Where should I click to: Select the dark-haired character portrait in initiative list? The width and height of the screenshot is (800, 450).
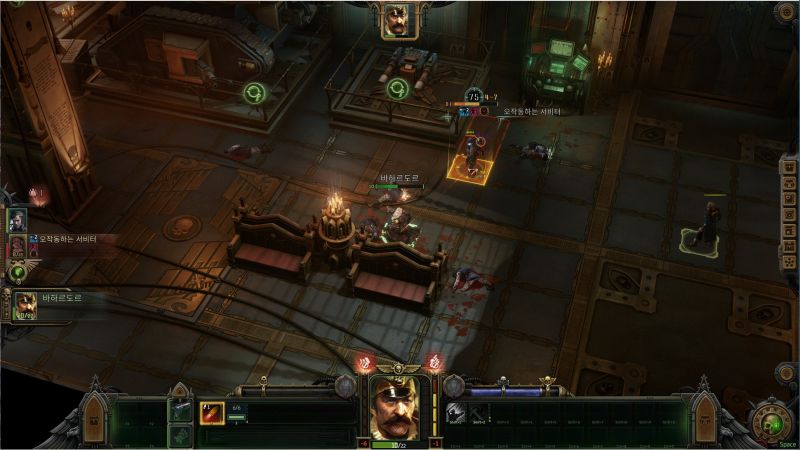pyautogui.click(x=17, y=220)
